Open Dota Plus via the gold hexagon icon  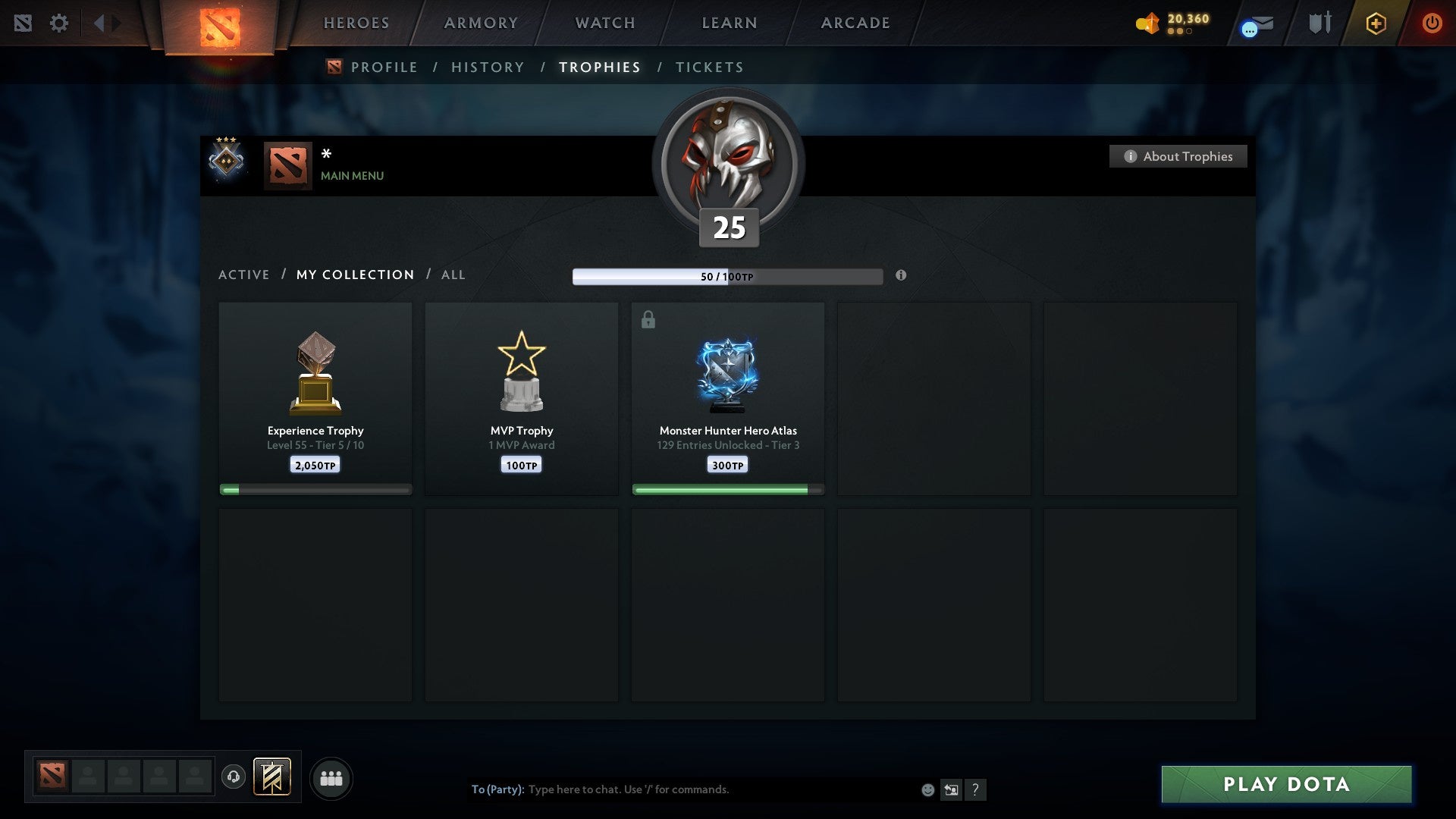1376,23
